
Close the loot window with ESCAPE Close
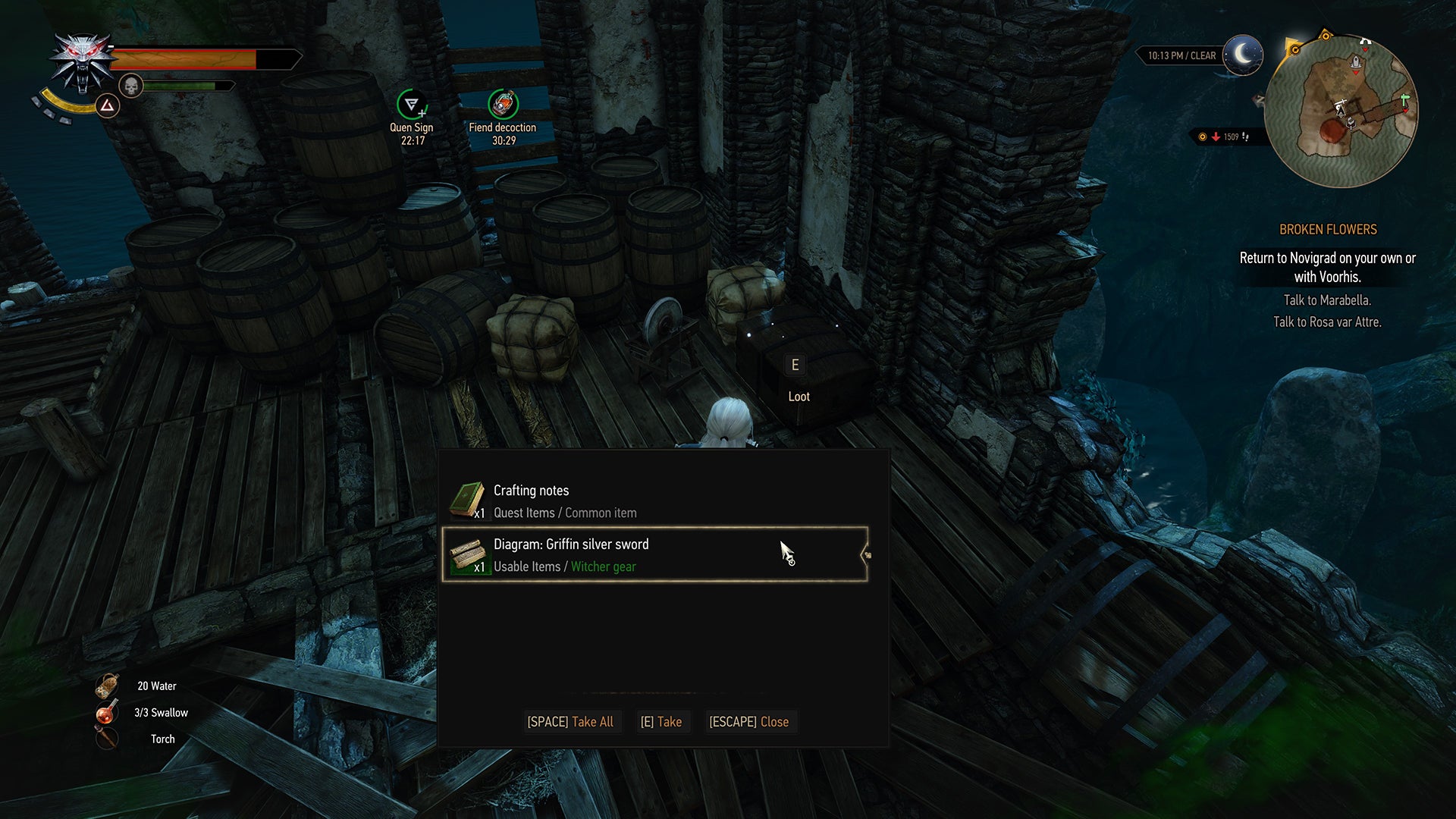750,721
